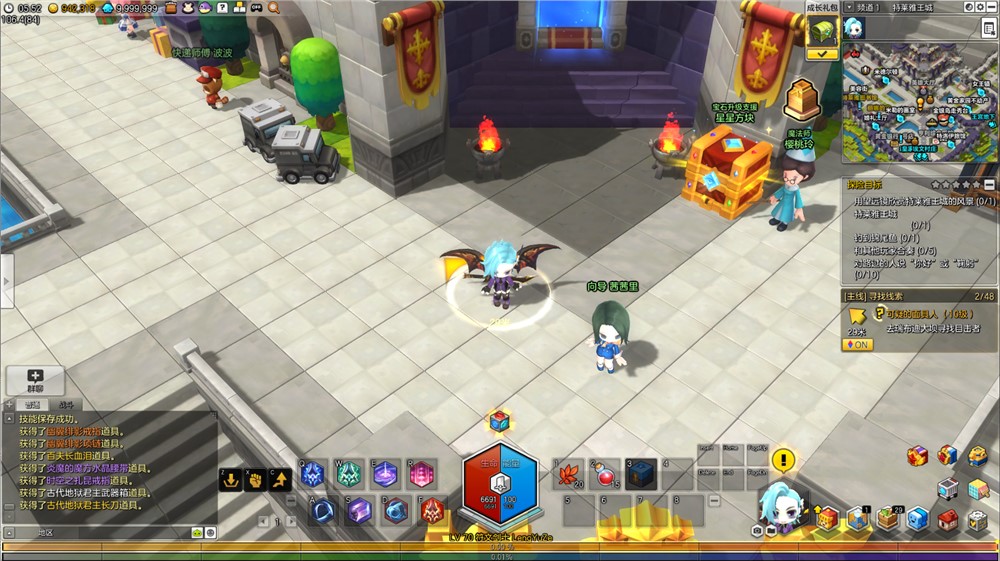Open the crate icon with badge 29
The width and height of the screenshot is (1000, 561).
click(888, 519)
